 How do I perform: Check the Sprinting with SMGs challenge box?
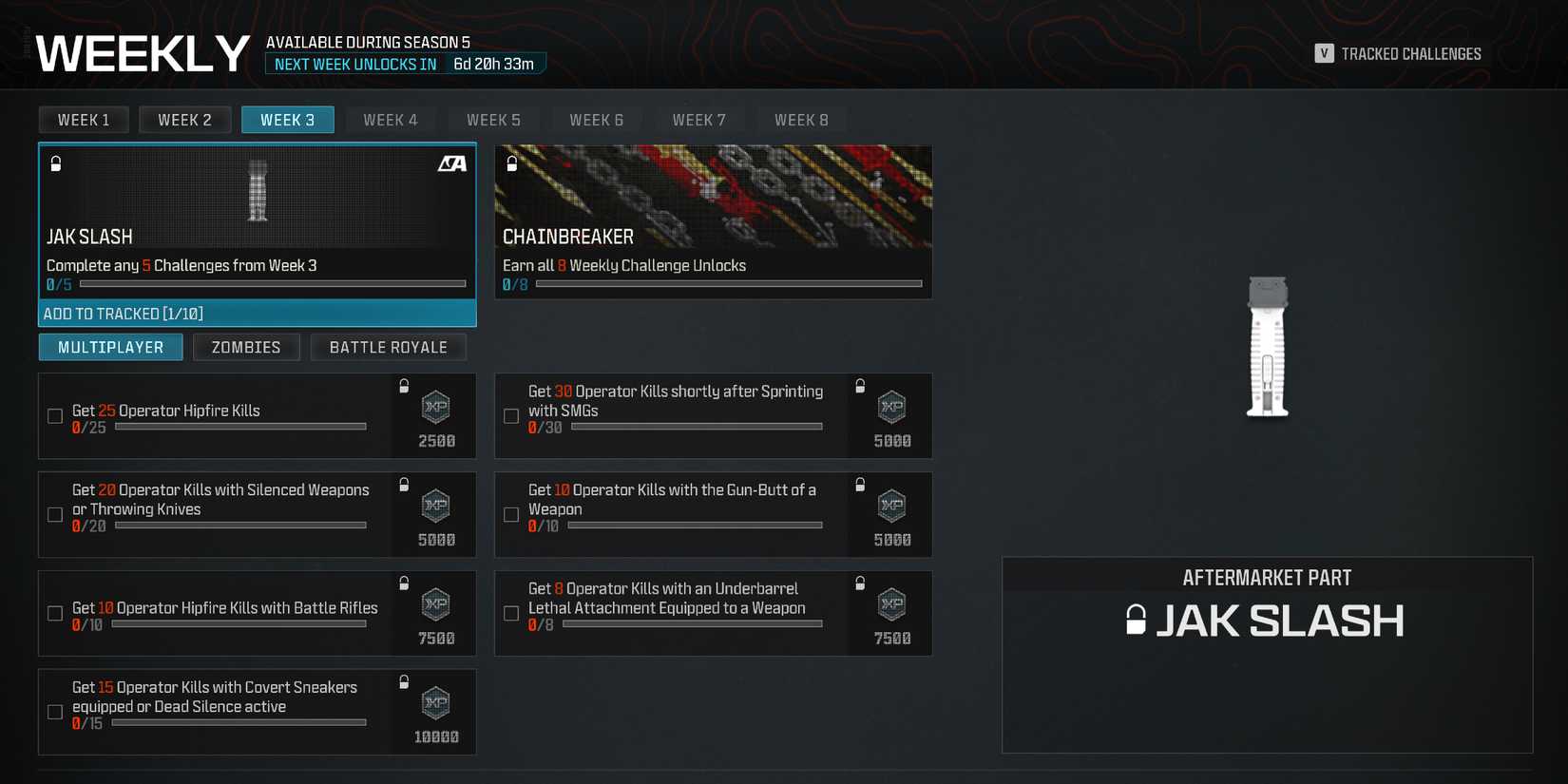510,415
